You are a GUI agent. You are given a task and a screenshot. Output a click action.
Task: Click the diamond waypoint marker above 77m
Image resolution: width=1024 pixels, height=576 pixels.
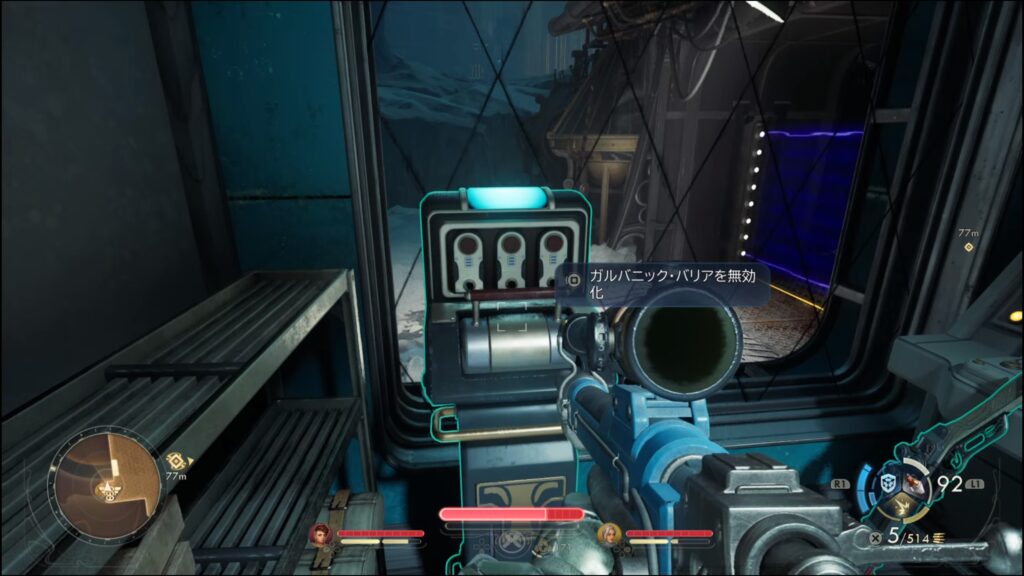[x=966, y=246]
